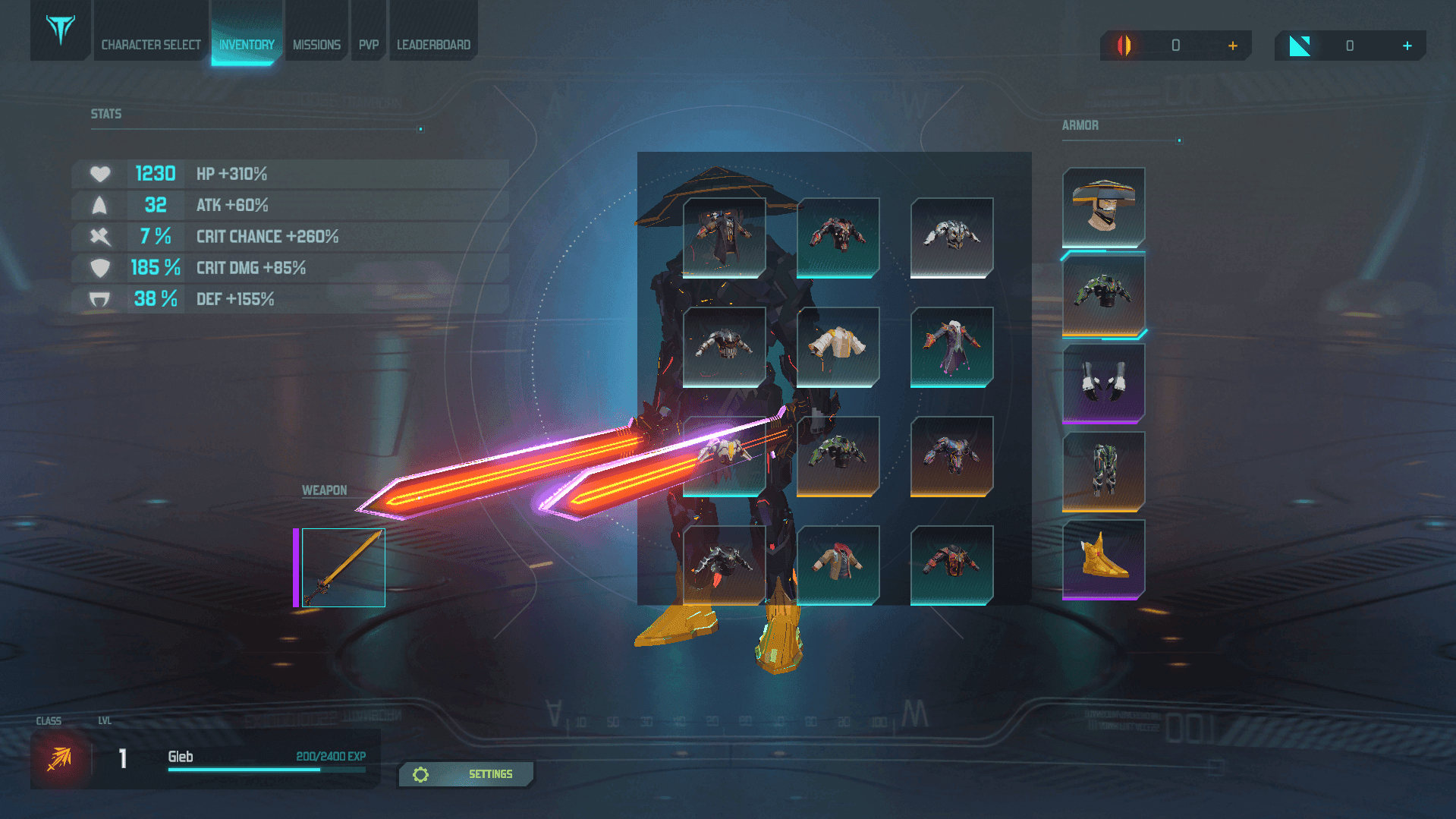The width and height of the screenshot is (1456, 819).
Task: Switch to the Character Select tab
Action: coord(150,44)
